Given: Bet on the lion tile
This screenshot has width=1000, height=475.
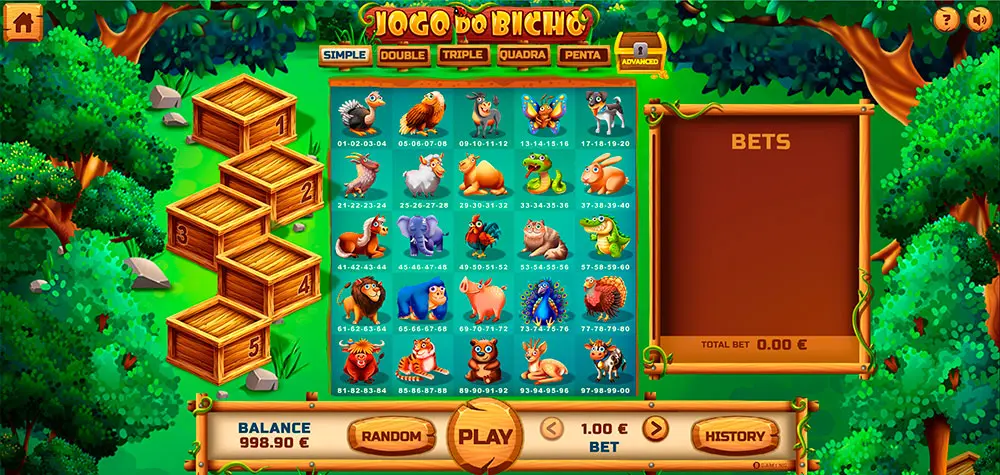Looking at the screenshot, I should coord(362,301).
